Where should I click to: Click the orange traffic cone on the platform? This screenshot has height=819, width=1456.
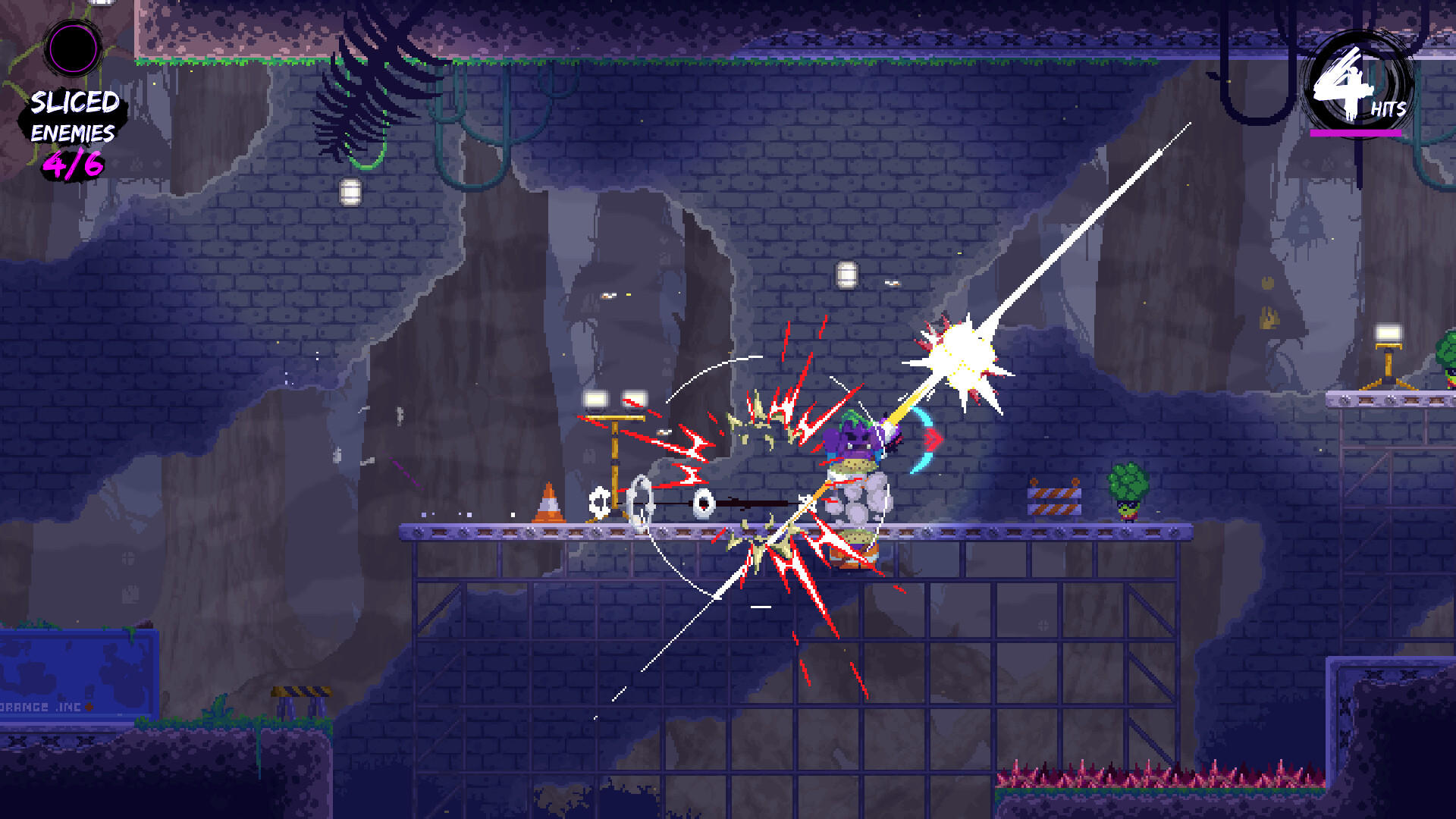(550, 504)
